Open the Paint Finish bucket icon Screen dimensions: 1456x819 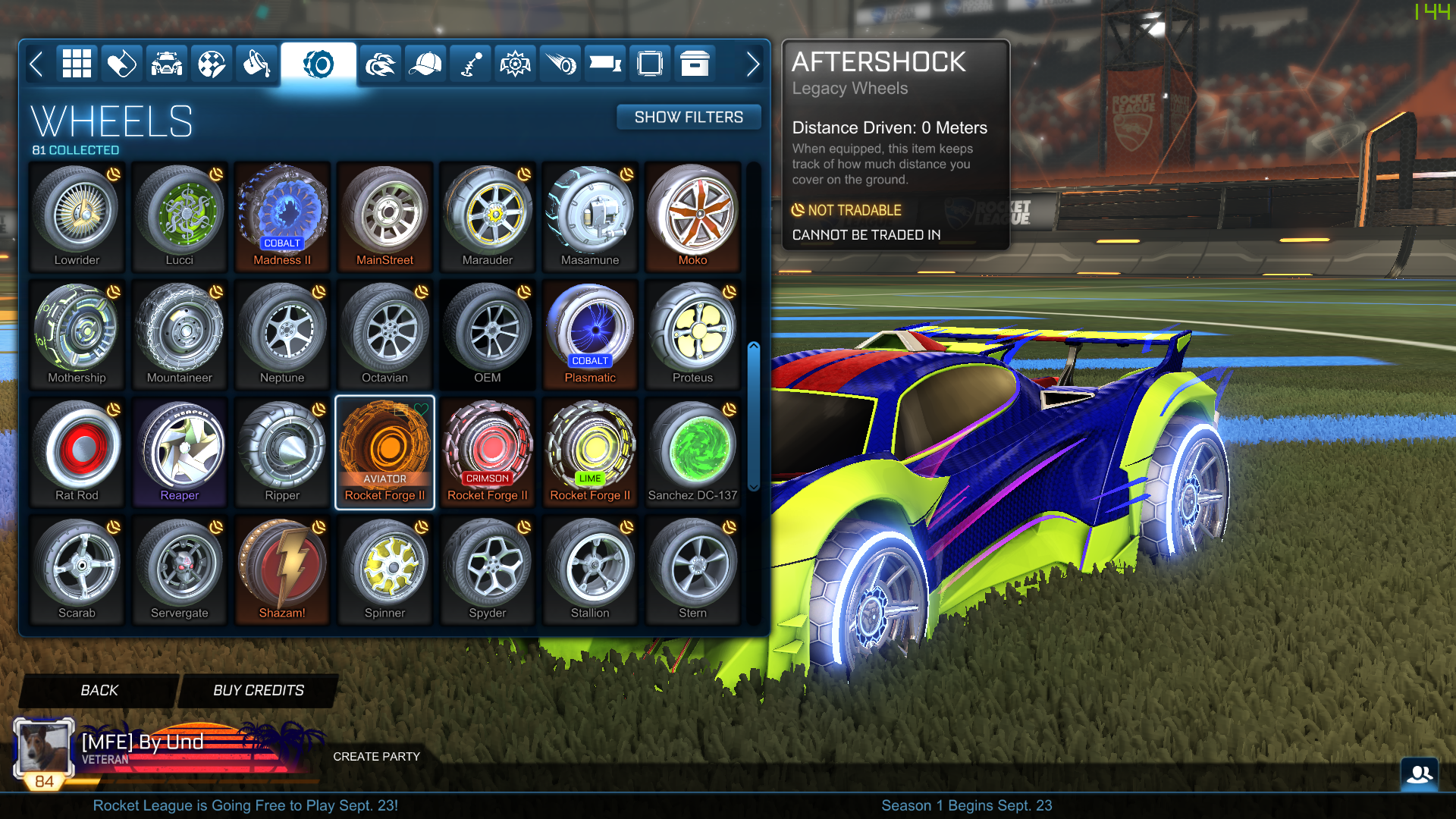point(257,64)
